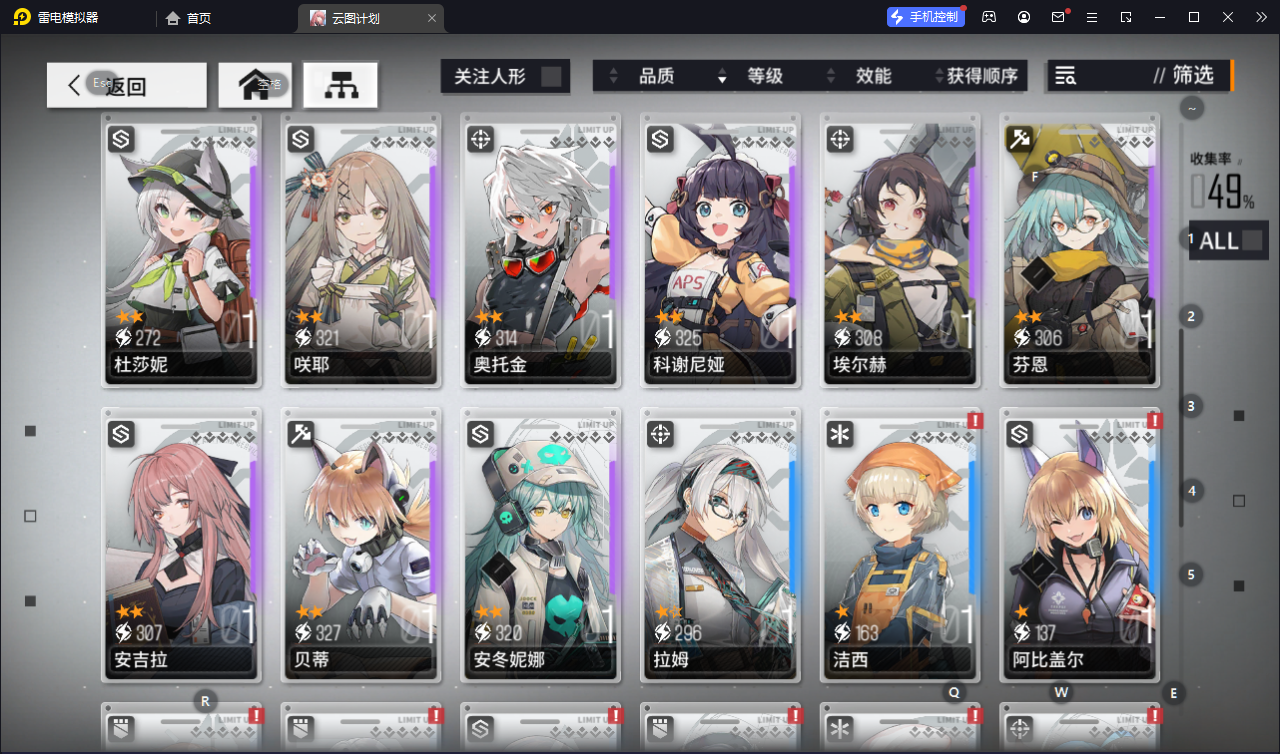Jump to section 3 on the side index
Image resolution: width=1280 pixels, height=754 pixels.
pos(1190,406)
